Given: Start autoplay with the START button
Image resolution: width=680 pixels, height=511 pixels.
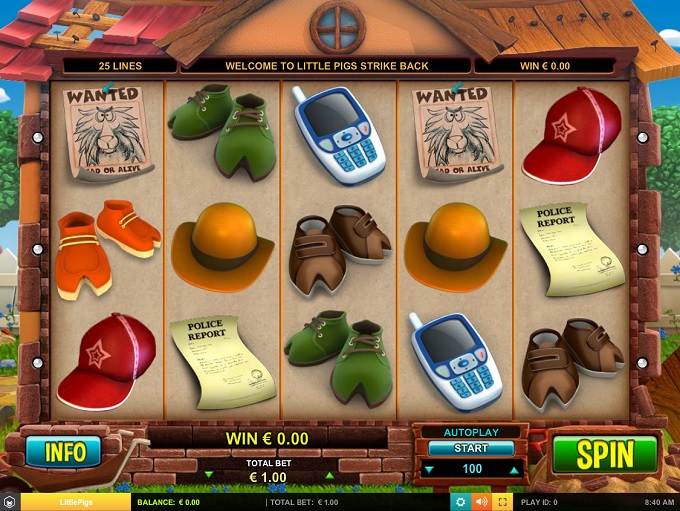Looking at the screenshot, I should [x=471, y=448].
